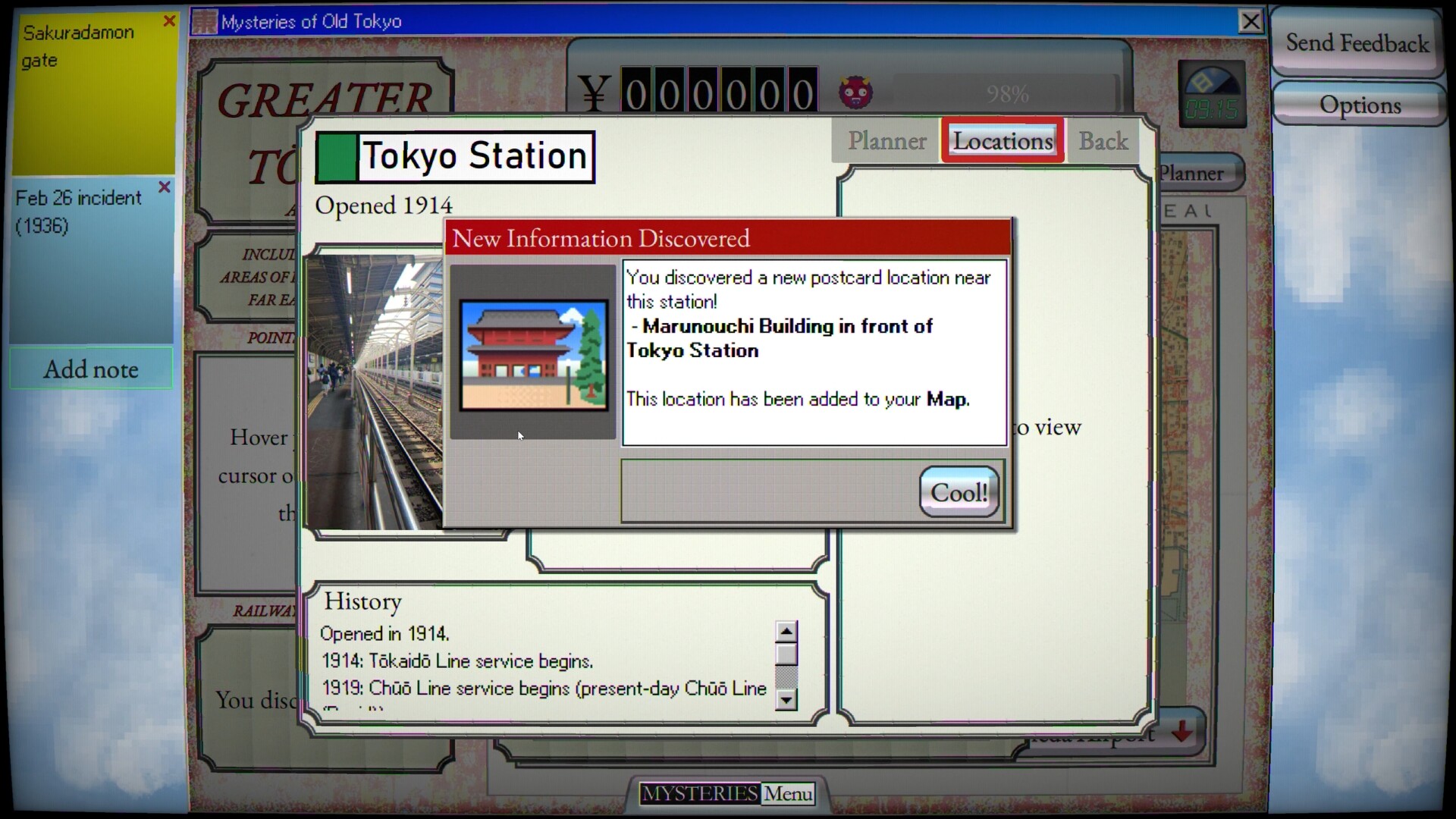Click the clock icon showing 09:15
Screen dimensions: 1456x819
1211,91
